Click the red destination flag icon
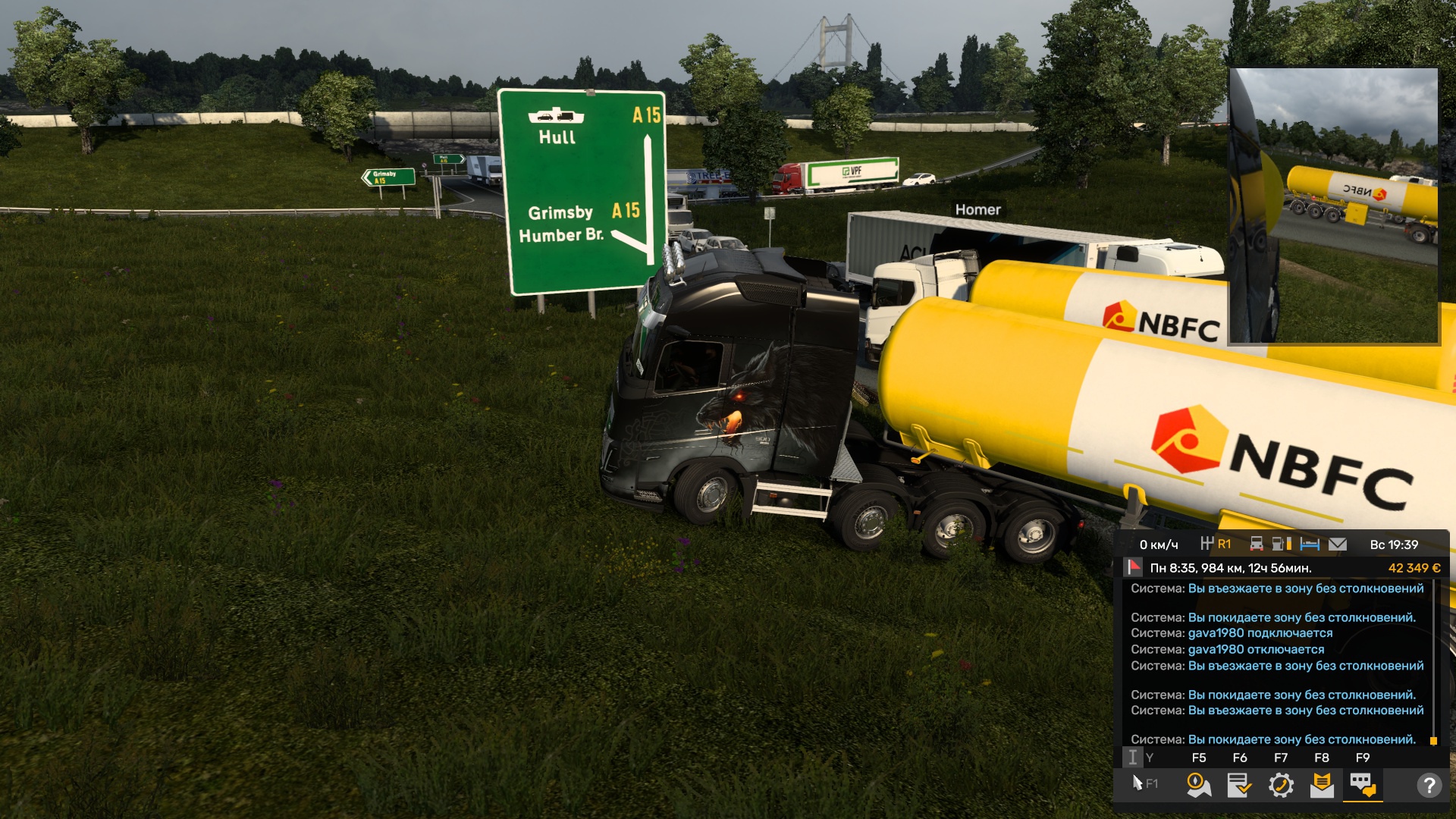This screenshot has width=1456, height=819. 1134,567
